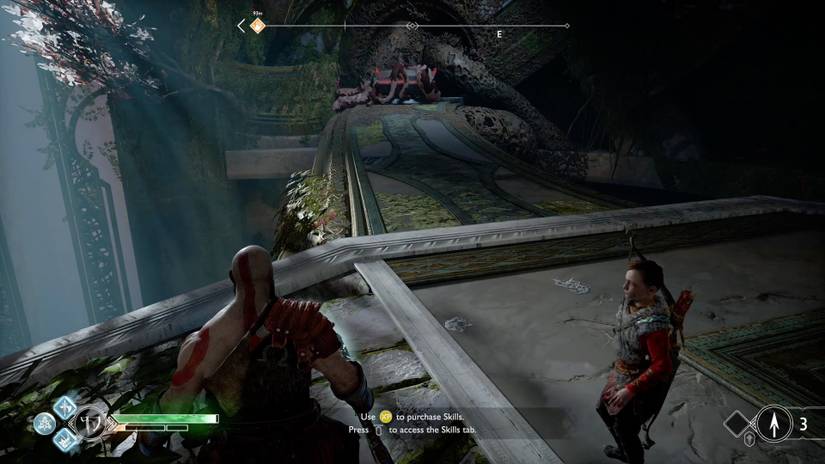Activate the bottom runic attack diamond icon
Image resolution: width=825 pixels, height=464 pixels.
[65, 440]
